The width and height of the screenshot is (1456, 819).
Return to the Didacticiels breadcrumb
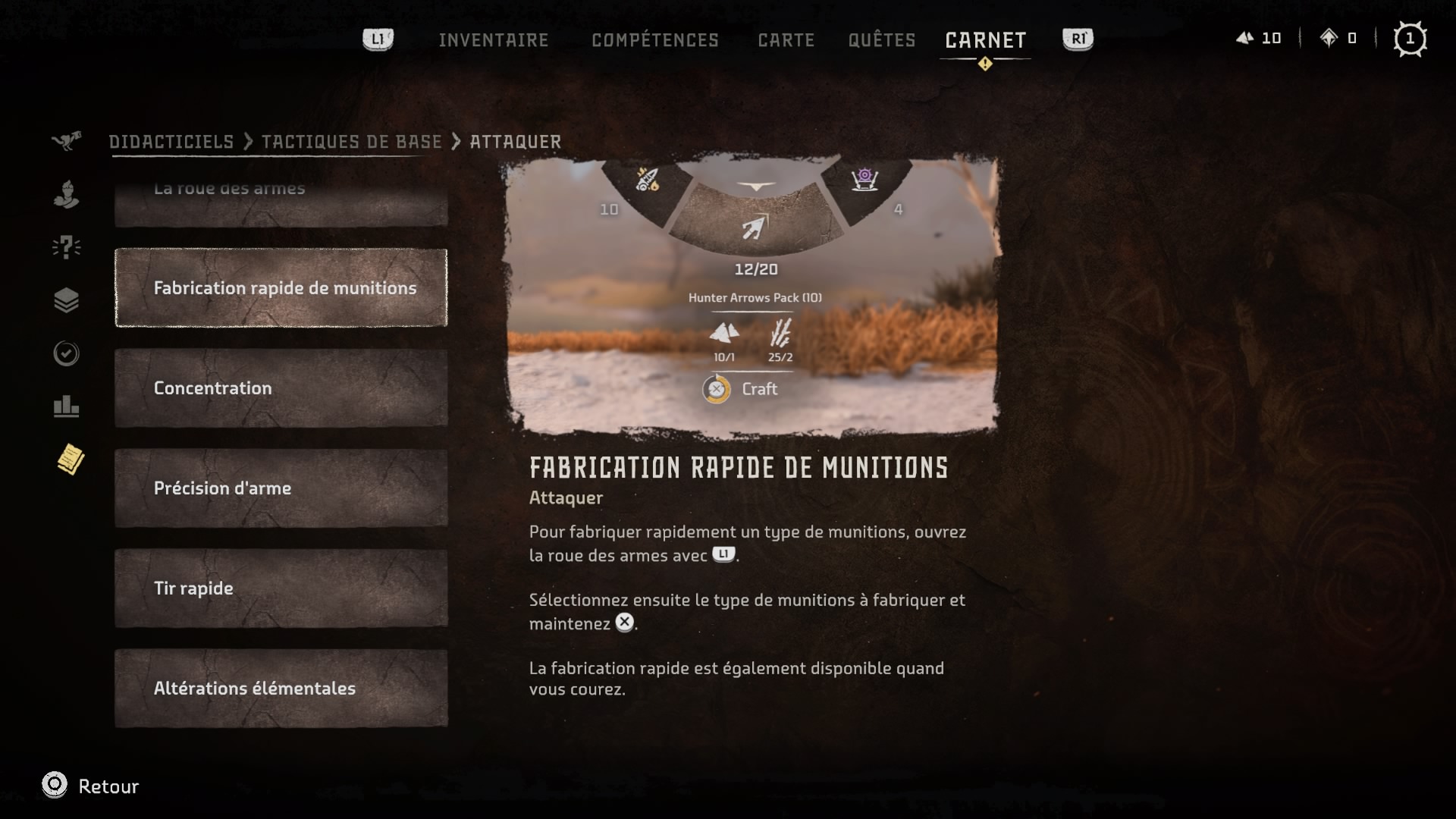click(x=171, y=142)
